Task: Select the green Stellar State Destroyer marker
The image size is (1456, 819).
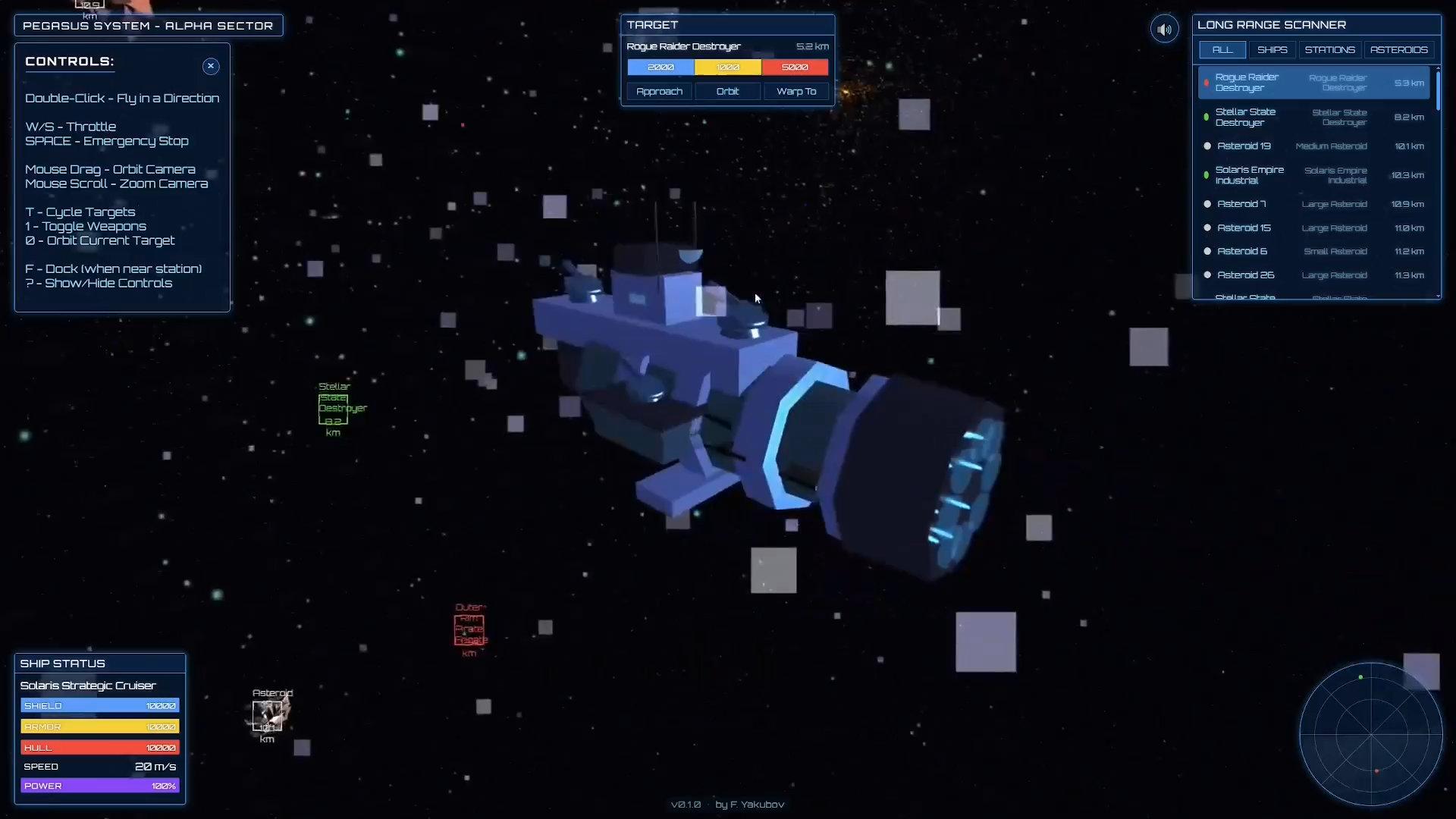Action: pyautogui.click(x=333, y=409)
